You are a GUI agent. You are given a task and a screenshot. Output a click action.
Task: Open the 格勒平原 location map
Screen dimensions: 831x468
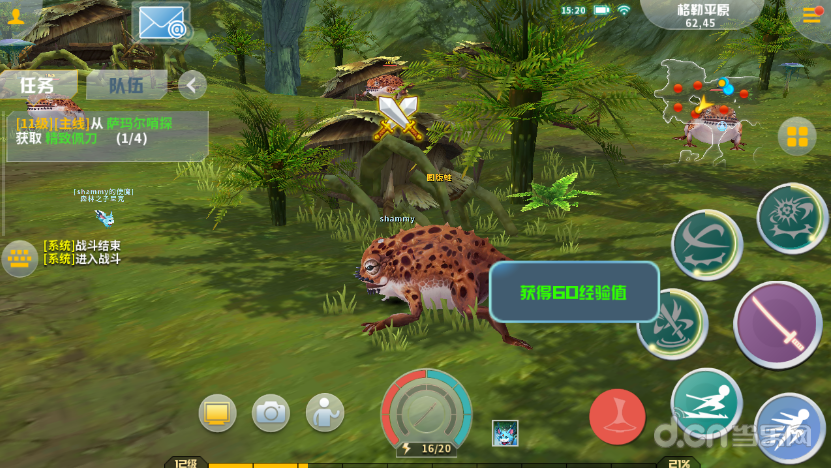[x=700, y=15]
